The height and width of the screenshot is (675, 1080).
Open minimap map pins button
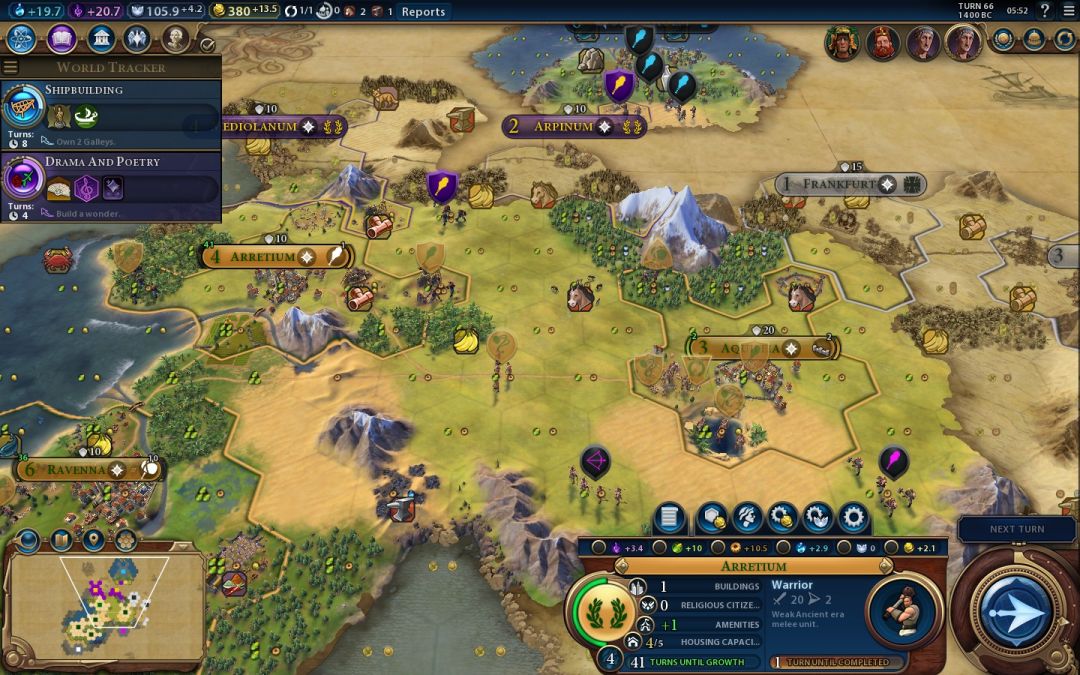point(93,540)
